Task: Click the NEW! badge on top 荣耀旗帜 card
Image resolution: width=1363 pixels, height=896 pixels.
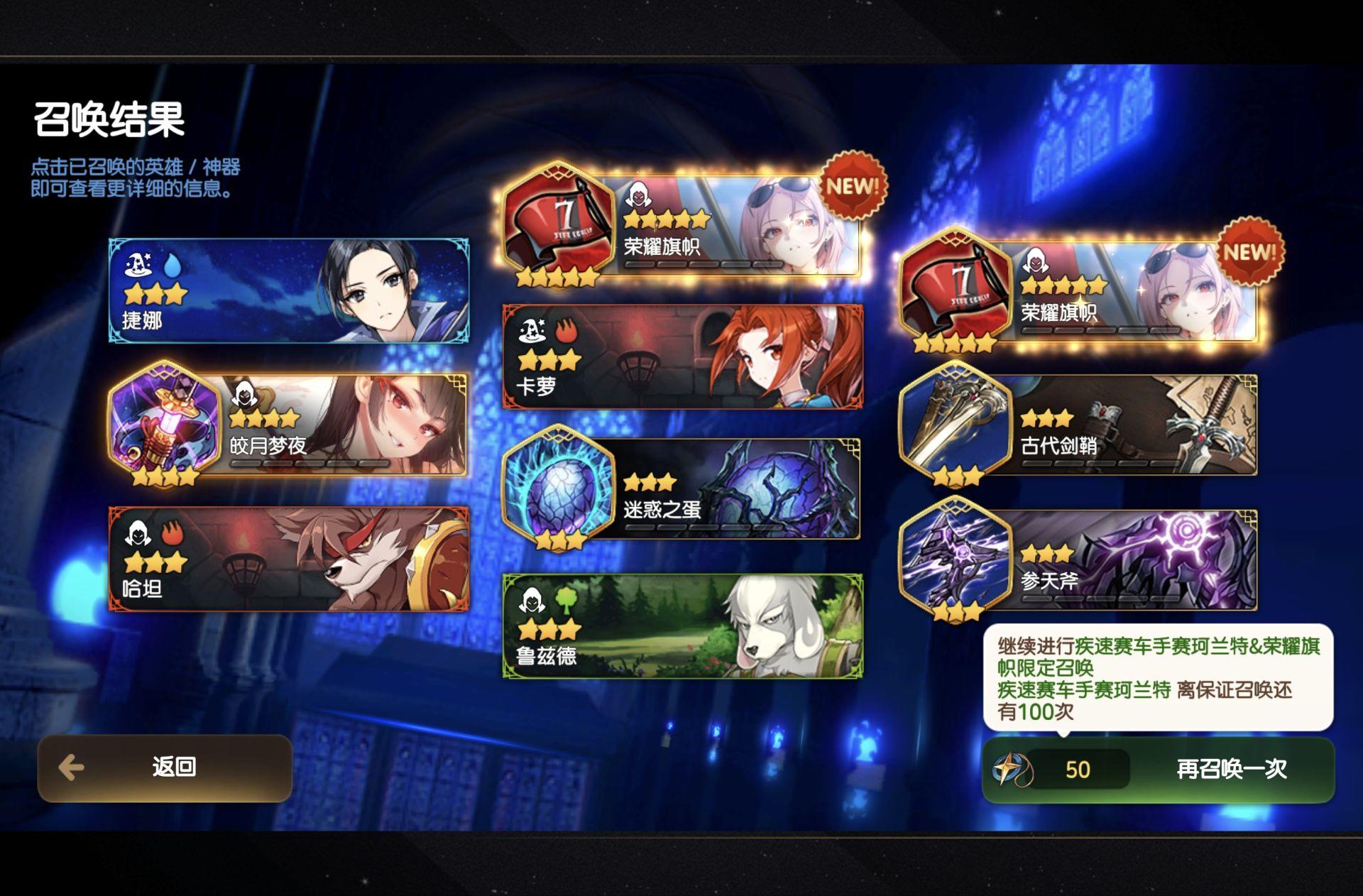Action: (x=852, y=187)
